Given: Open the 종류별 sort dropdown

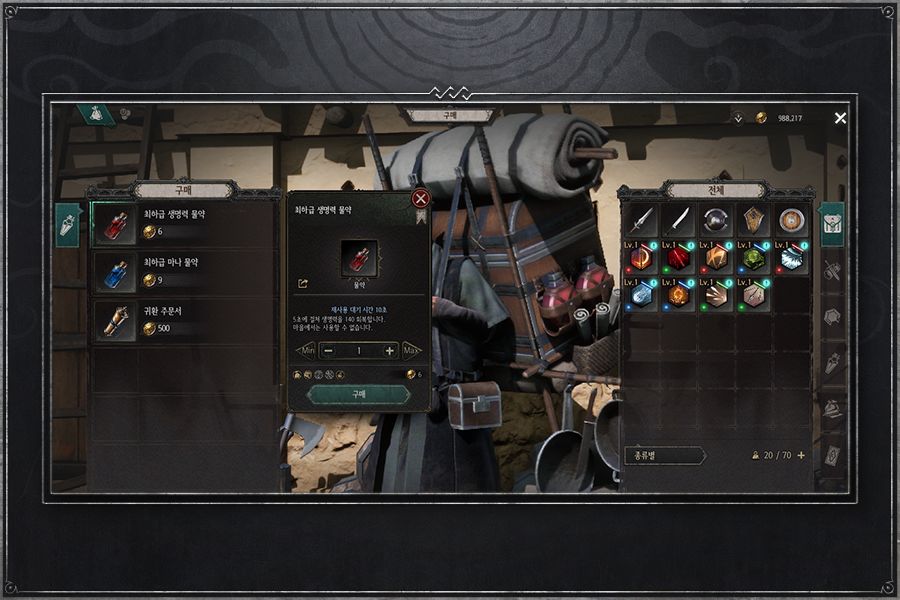Looking at the screenshot, I should click(664, 455).
